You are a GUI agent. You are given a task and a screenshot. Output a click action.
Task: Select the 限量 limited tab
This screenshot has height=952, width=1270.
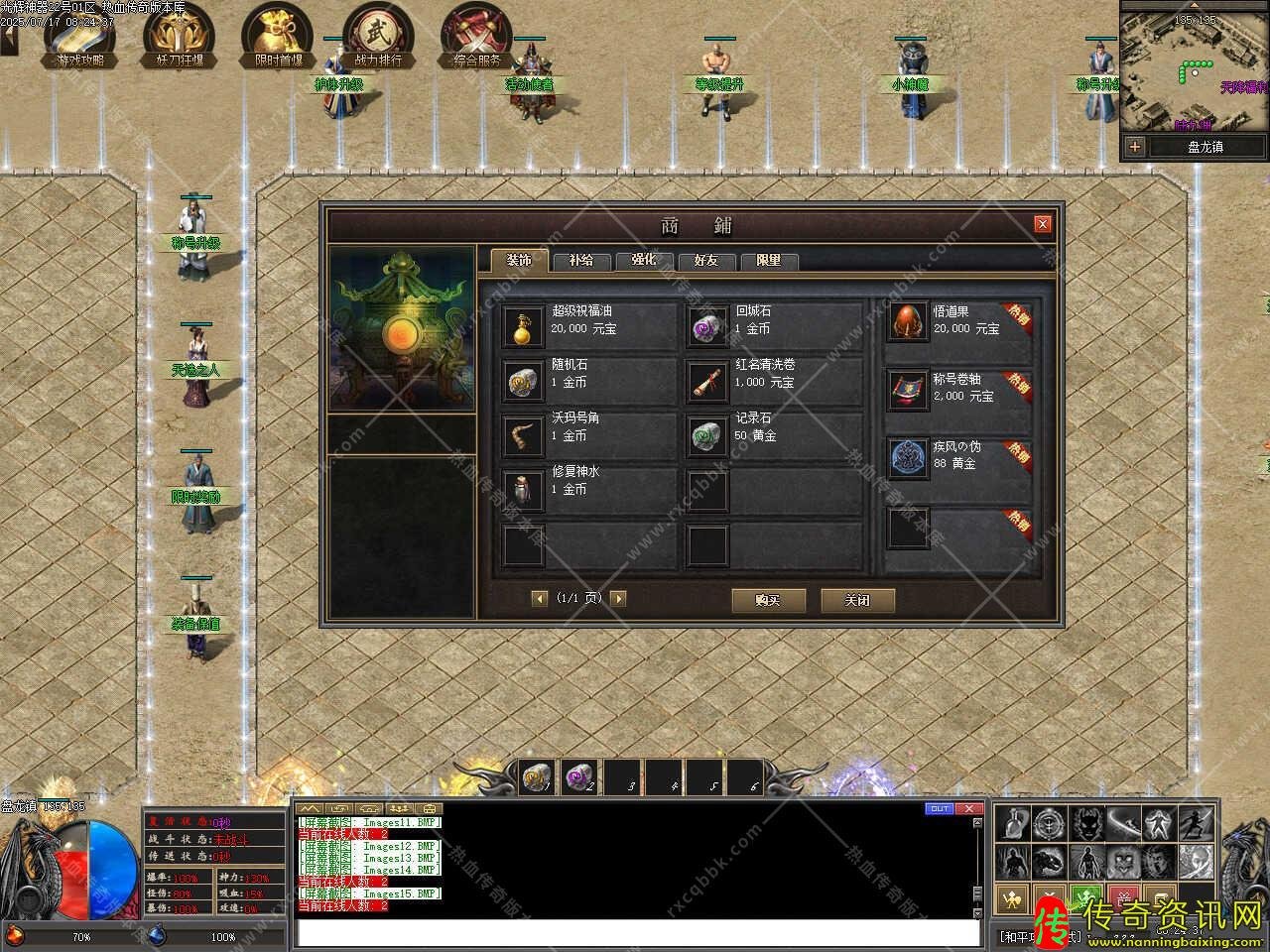pos(768,261)
